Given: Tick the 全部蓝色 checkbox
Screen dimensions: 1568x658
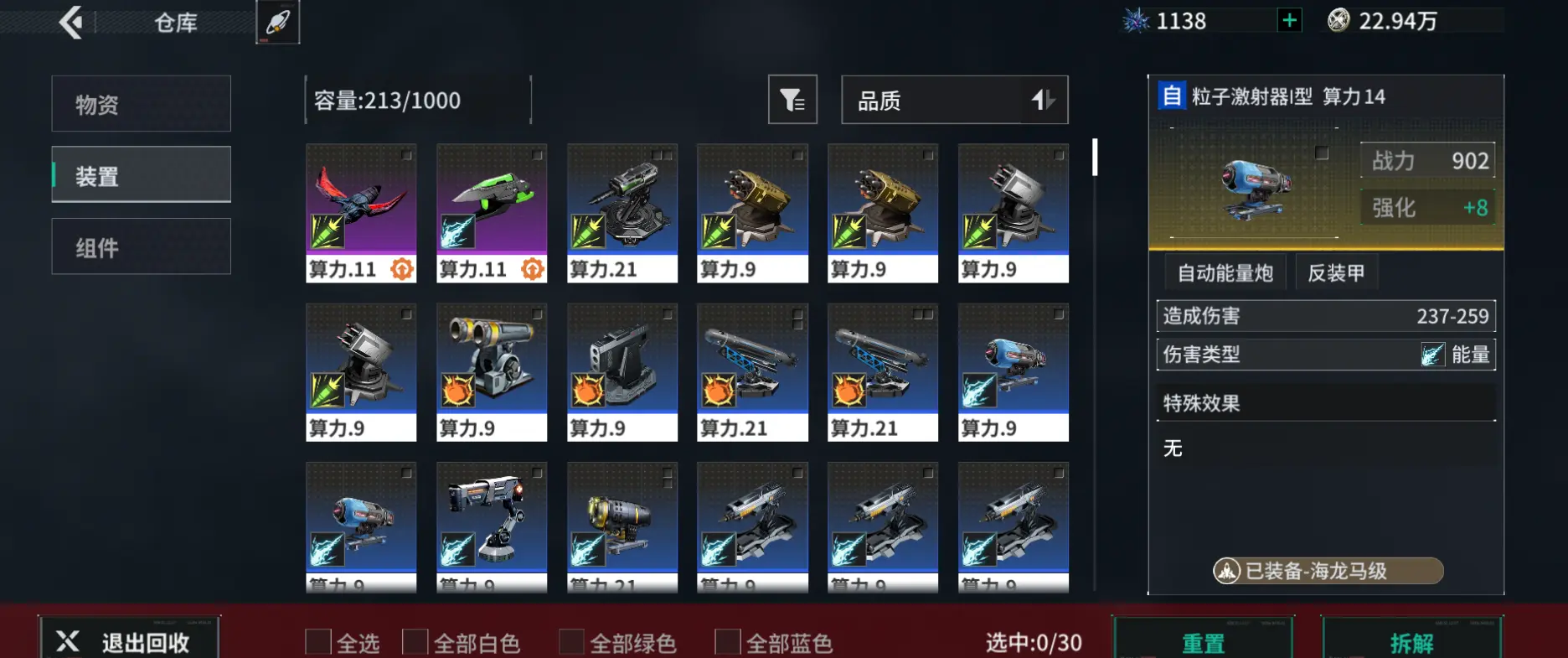Looking at the screenshot, I should [x=727, y=641].
